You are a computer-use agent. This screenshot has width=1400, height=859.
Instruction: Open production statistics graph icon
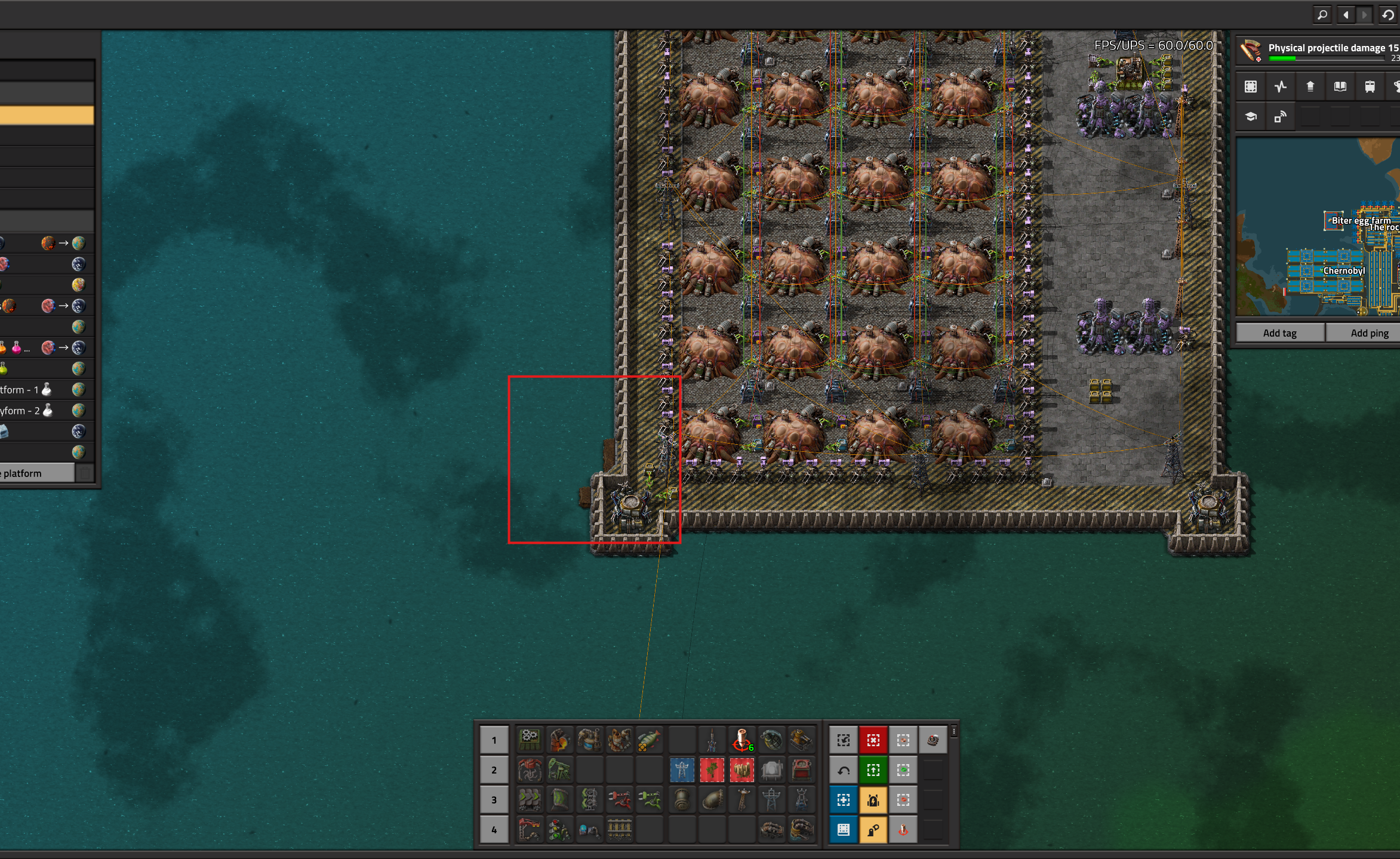point(1280,87)
